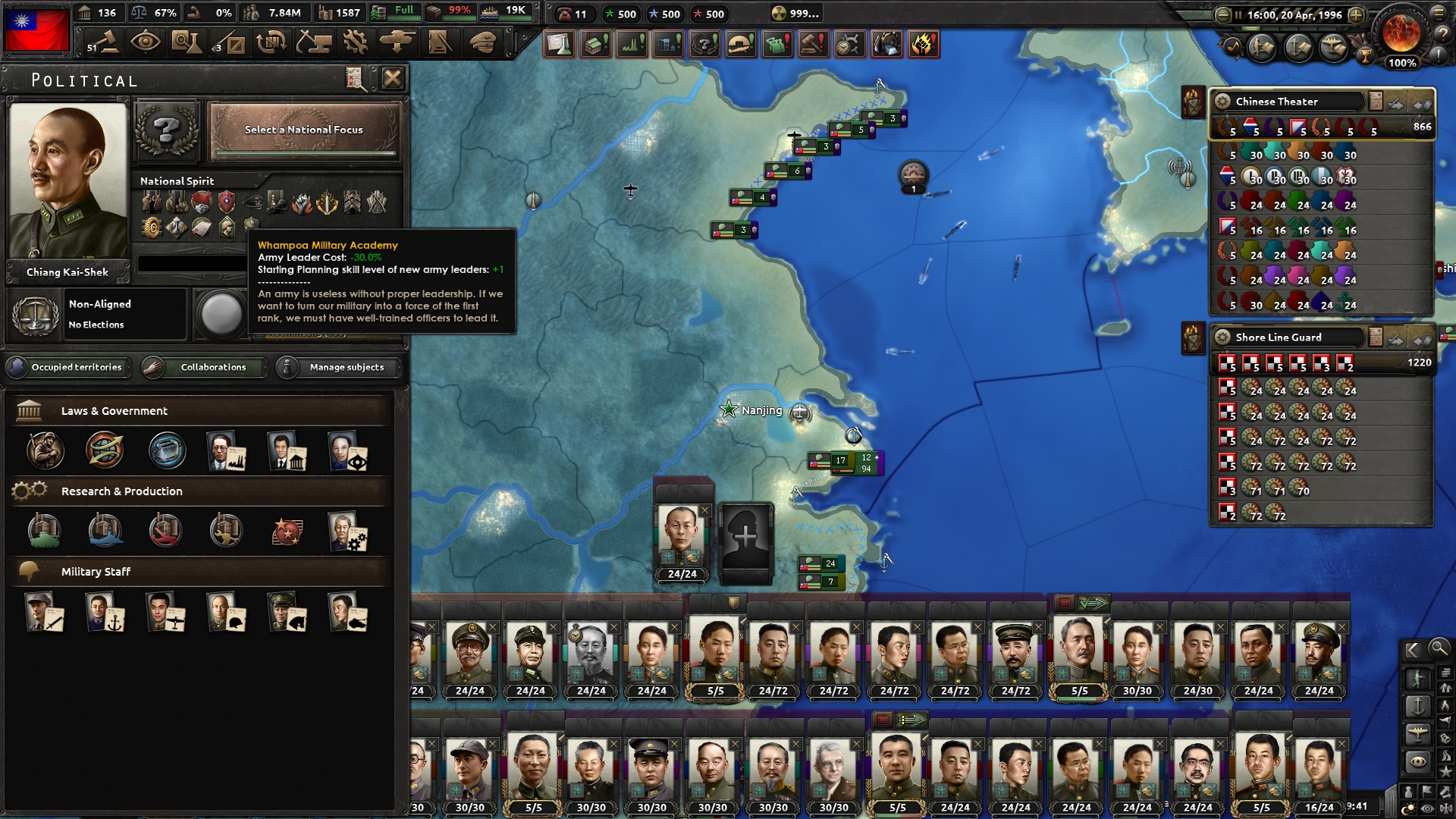Click the 100% zoom indicator under the world tension globe
This screenshot has height=819, width=1456.
(1401, 64)
